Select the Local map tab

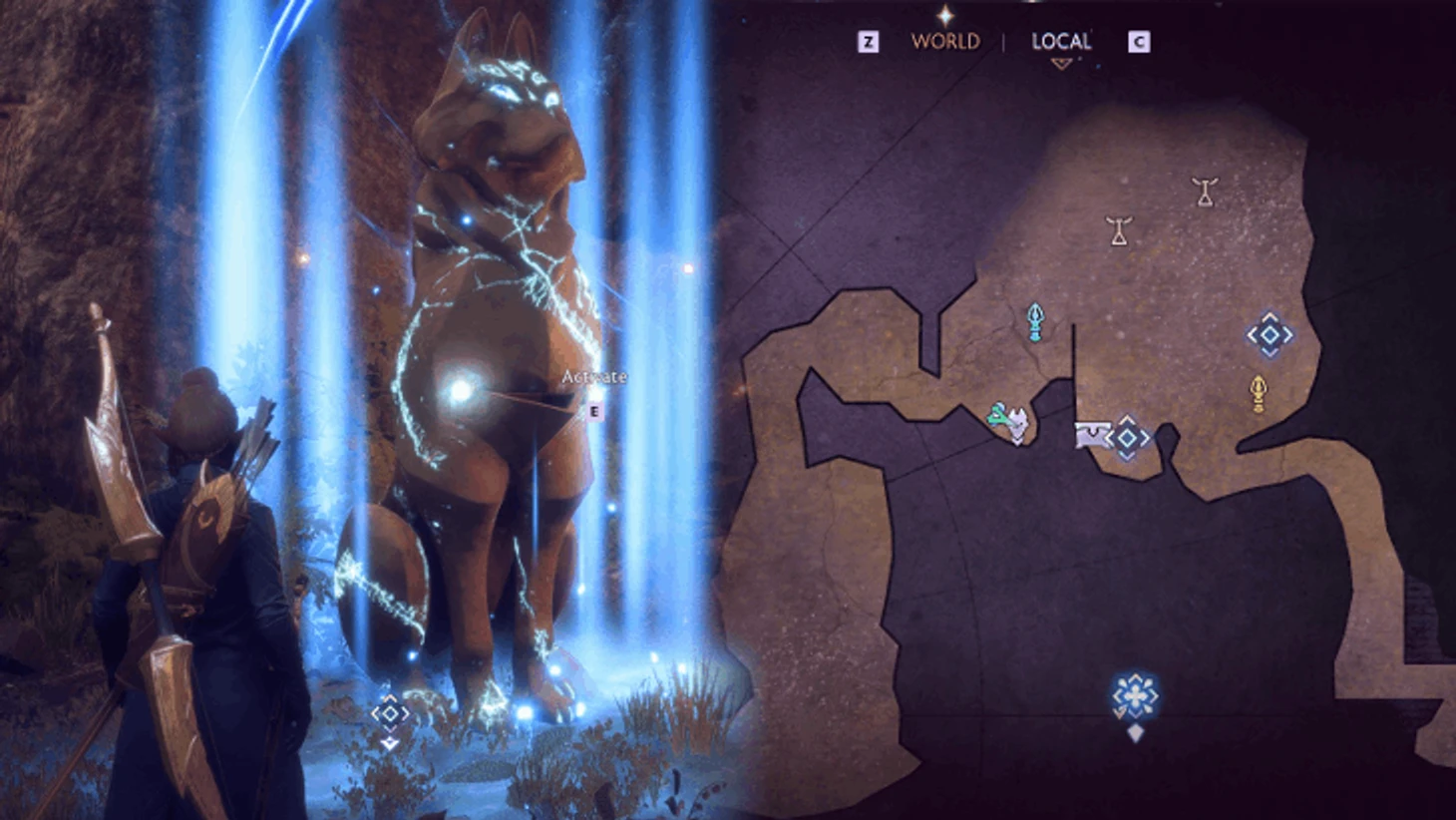click(x=1060, y=41)
